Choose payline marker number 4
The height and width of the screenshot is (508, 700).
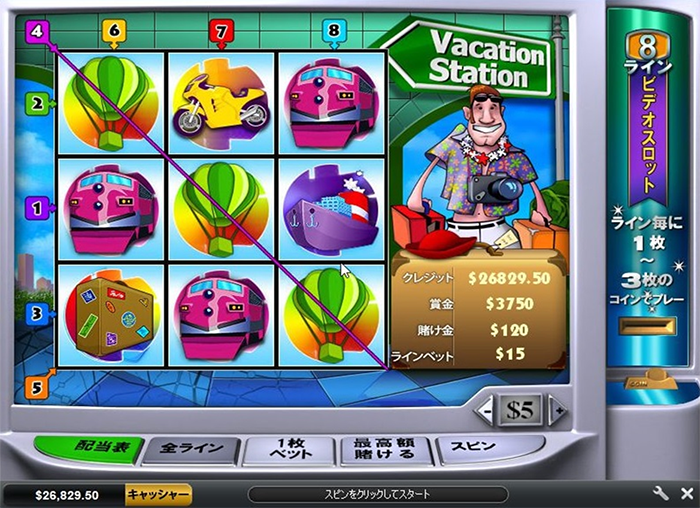[x=37, y=31]
